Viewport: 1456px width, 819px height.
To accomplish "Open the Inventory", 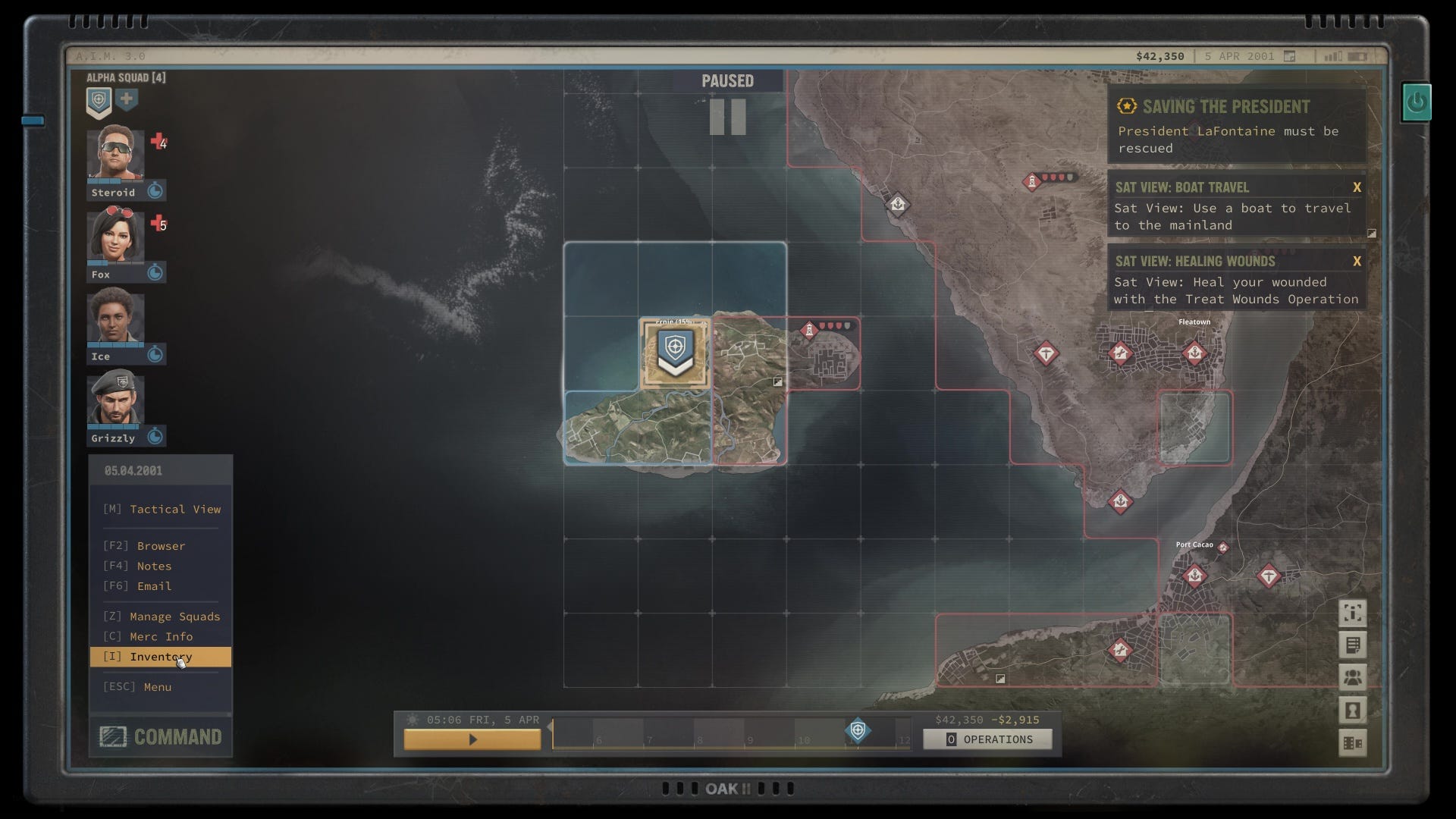I will [x=161, y=657].
